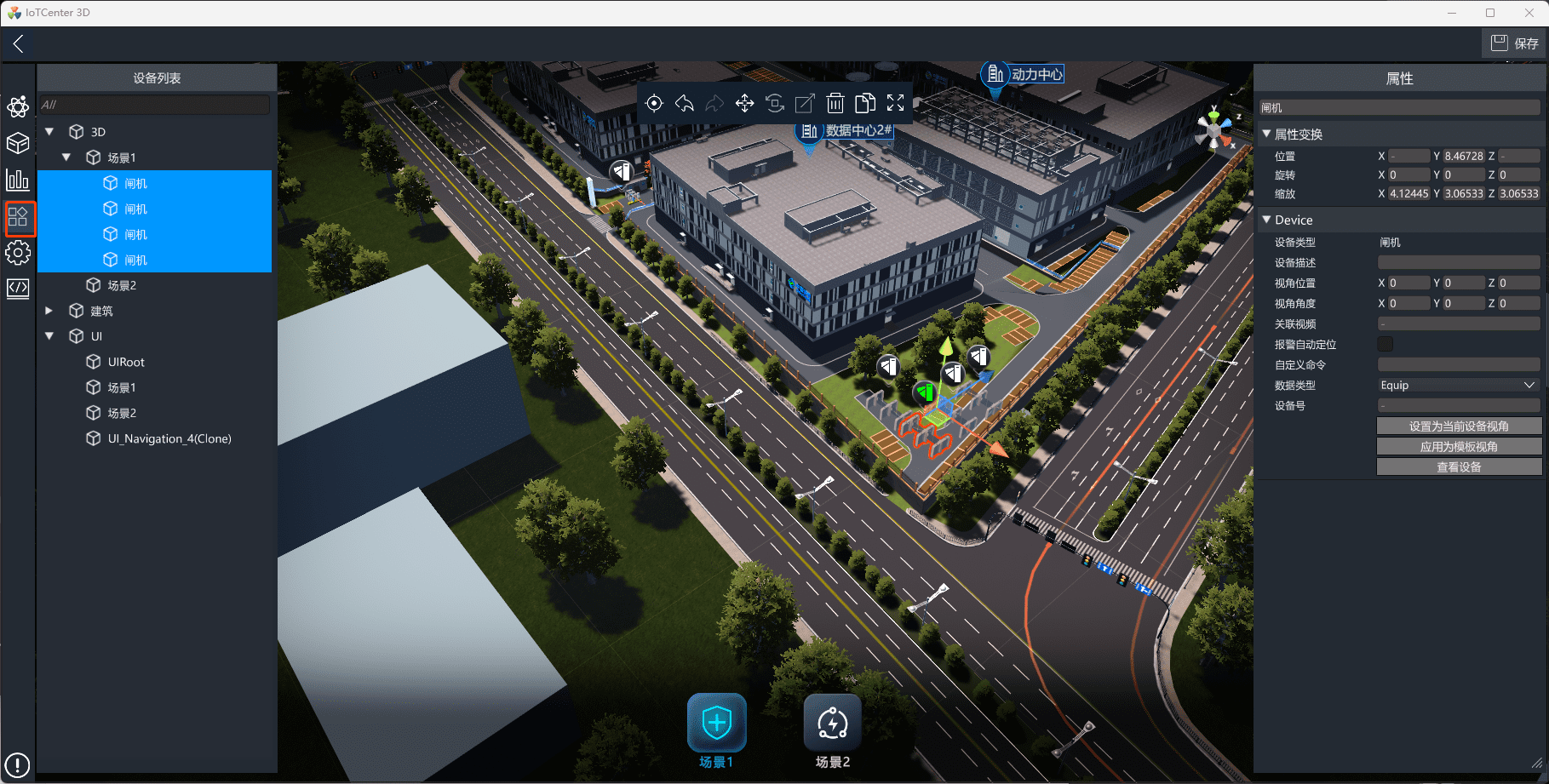1549x784 pixels.
Task: Select the 场景2 node under 3D
Action: (122, 285)
